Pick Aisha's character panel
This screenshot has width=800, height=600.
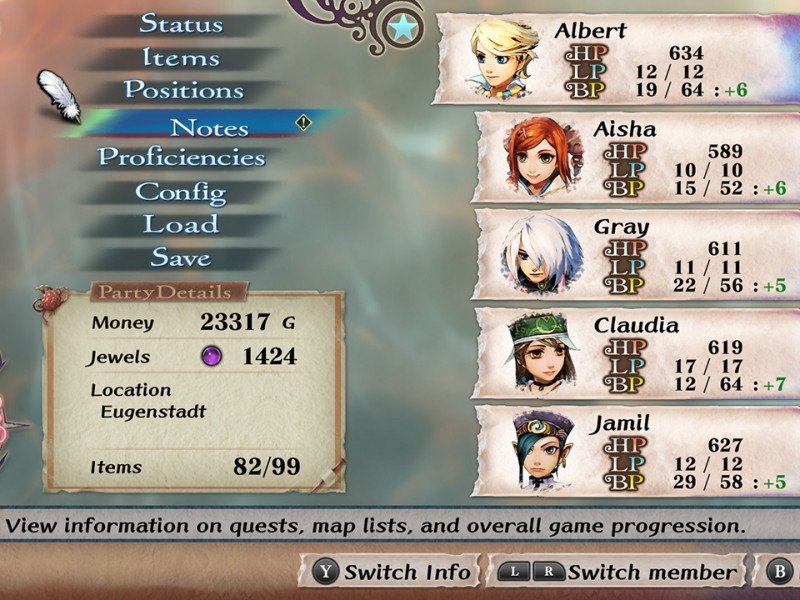pyautogui.click(x=635, y=156)
